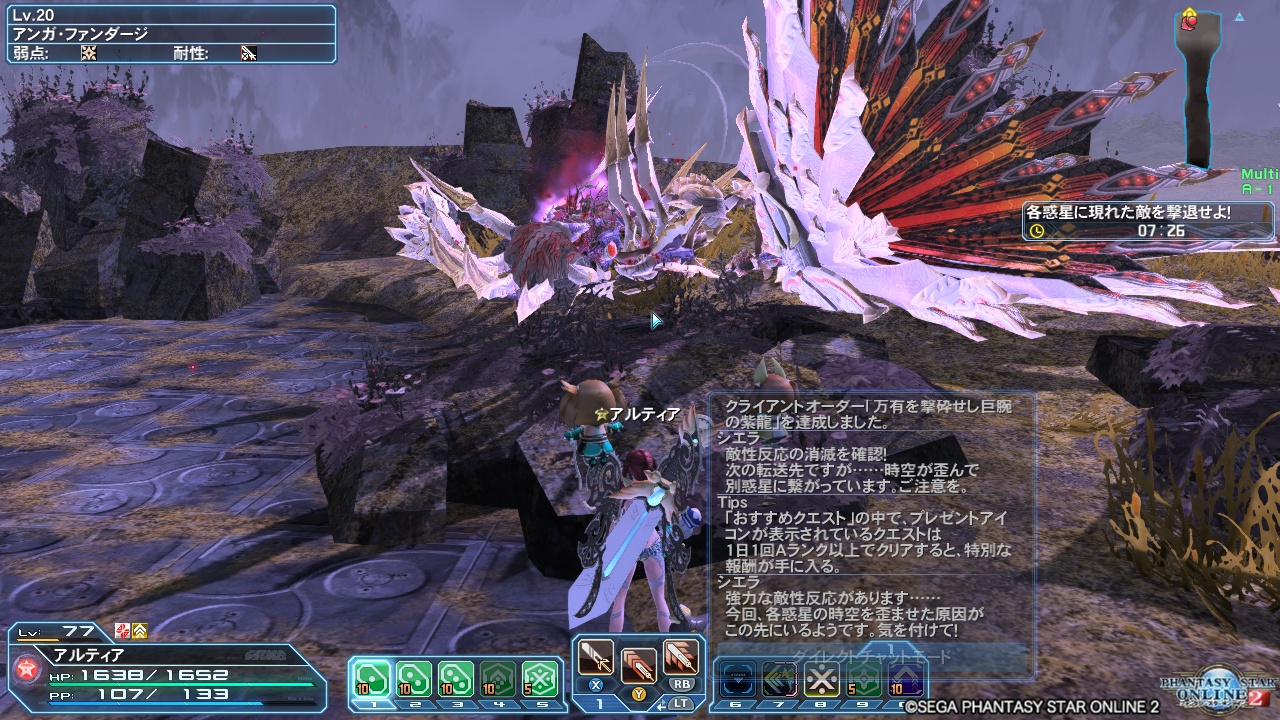
Task: Expand the dark item in subpalette slot 6
Action: 738,678
